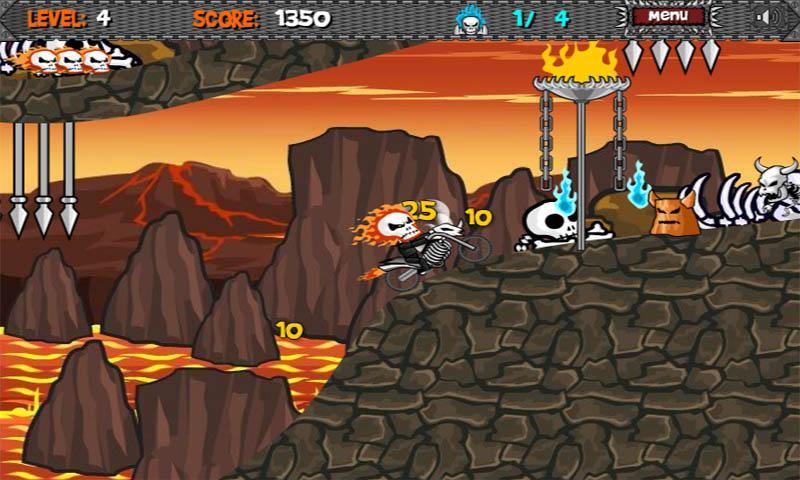Toggle the sound speaker icon
This screenshot has width=800, height=480.
768,16
